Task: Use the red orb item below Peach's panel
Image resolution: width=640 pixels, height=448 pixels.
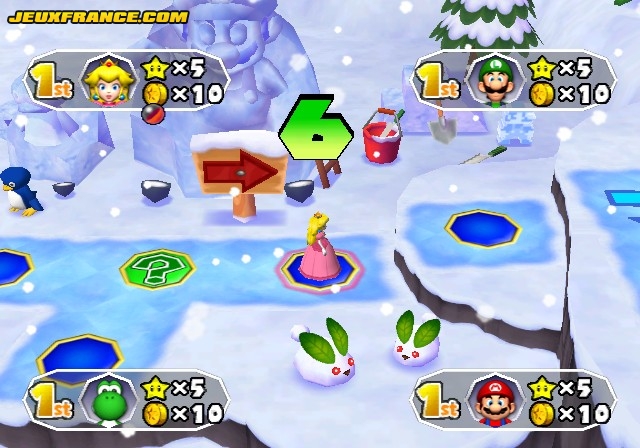Action: pyautogui.click(x=153, y=114)
